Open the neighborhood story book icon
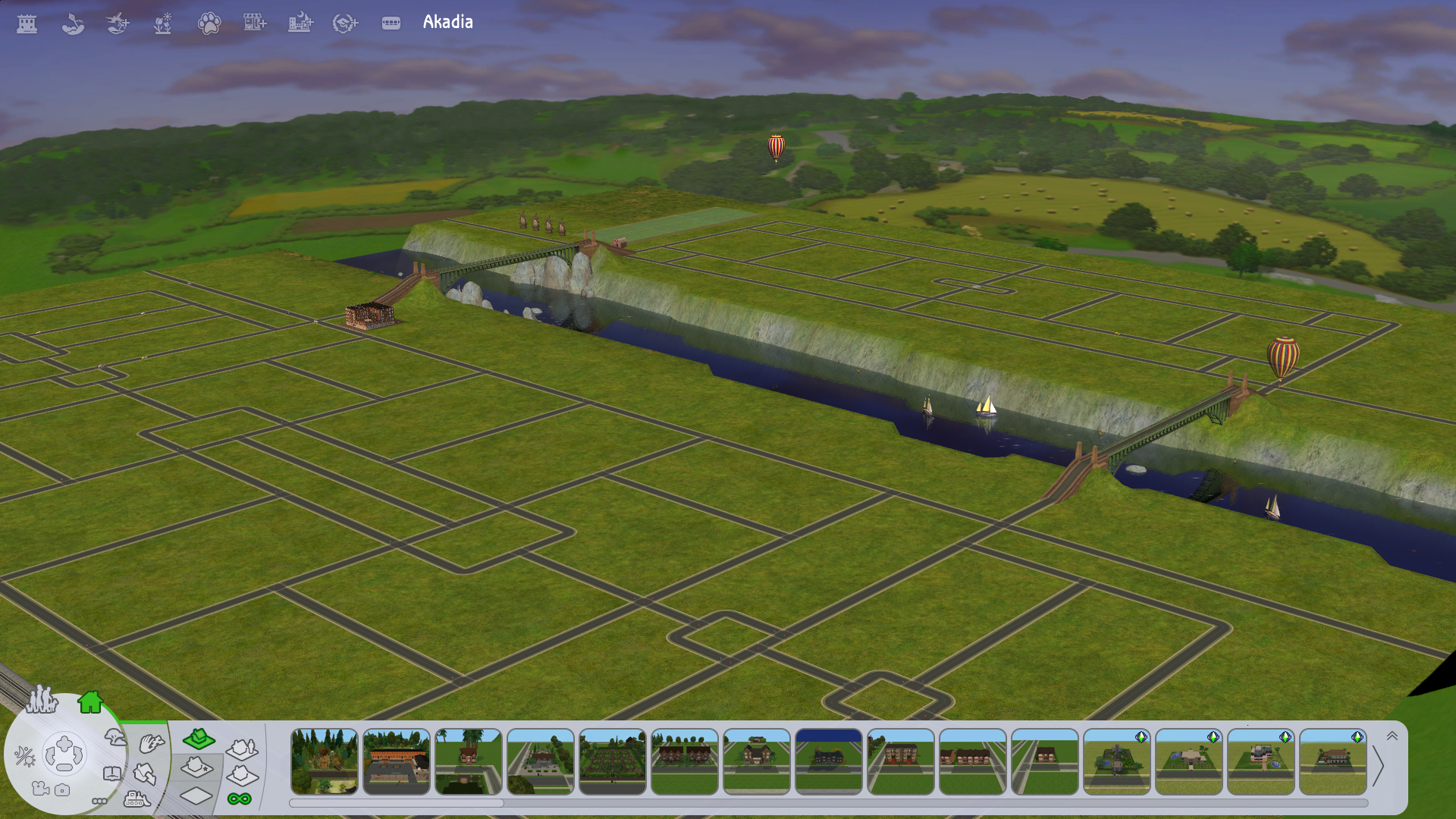Image resolution: width=1456 pixels, height=819 pixels. click(112, 773)
